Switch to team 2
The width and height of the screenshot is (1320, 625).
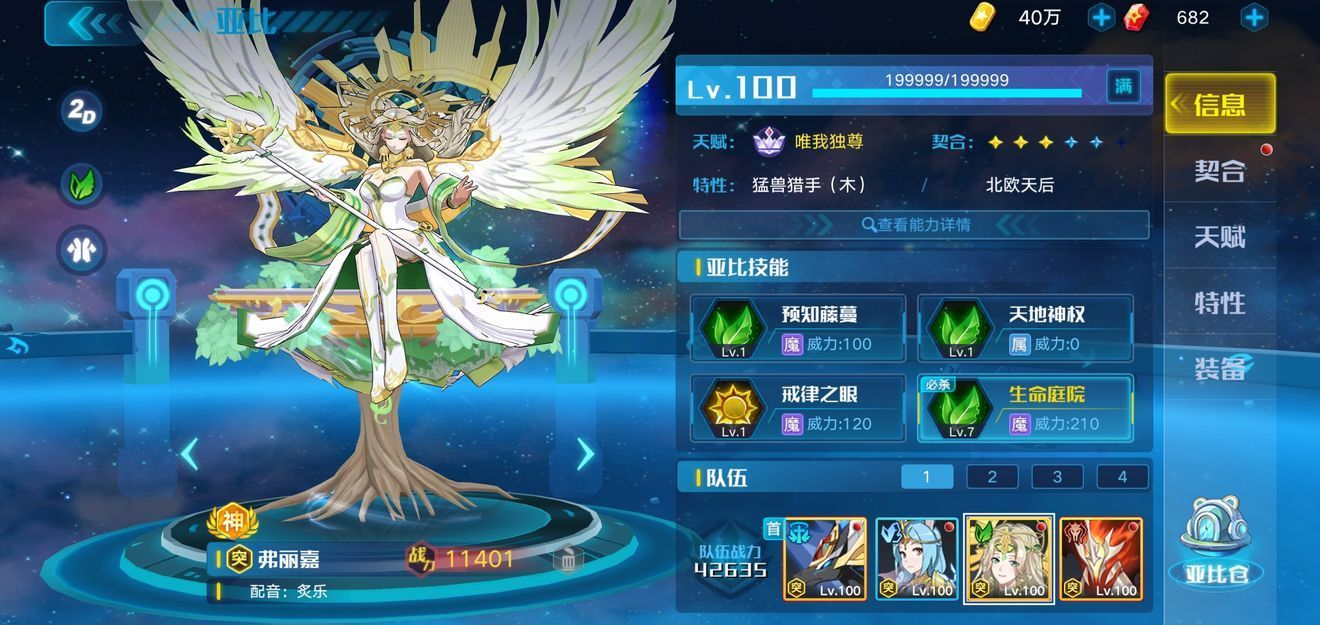(x=992, y=477)
